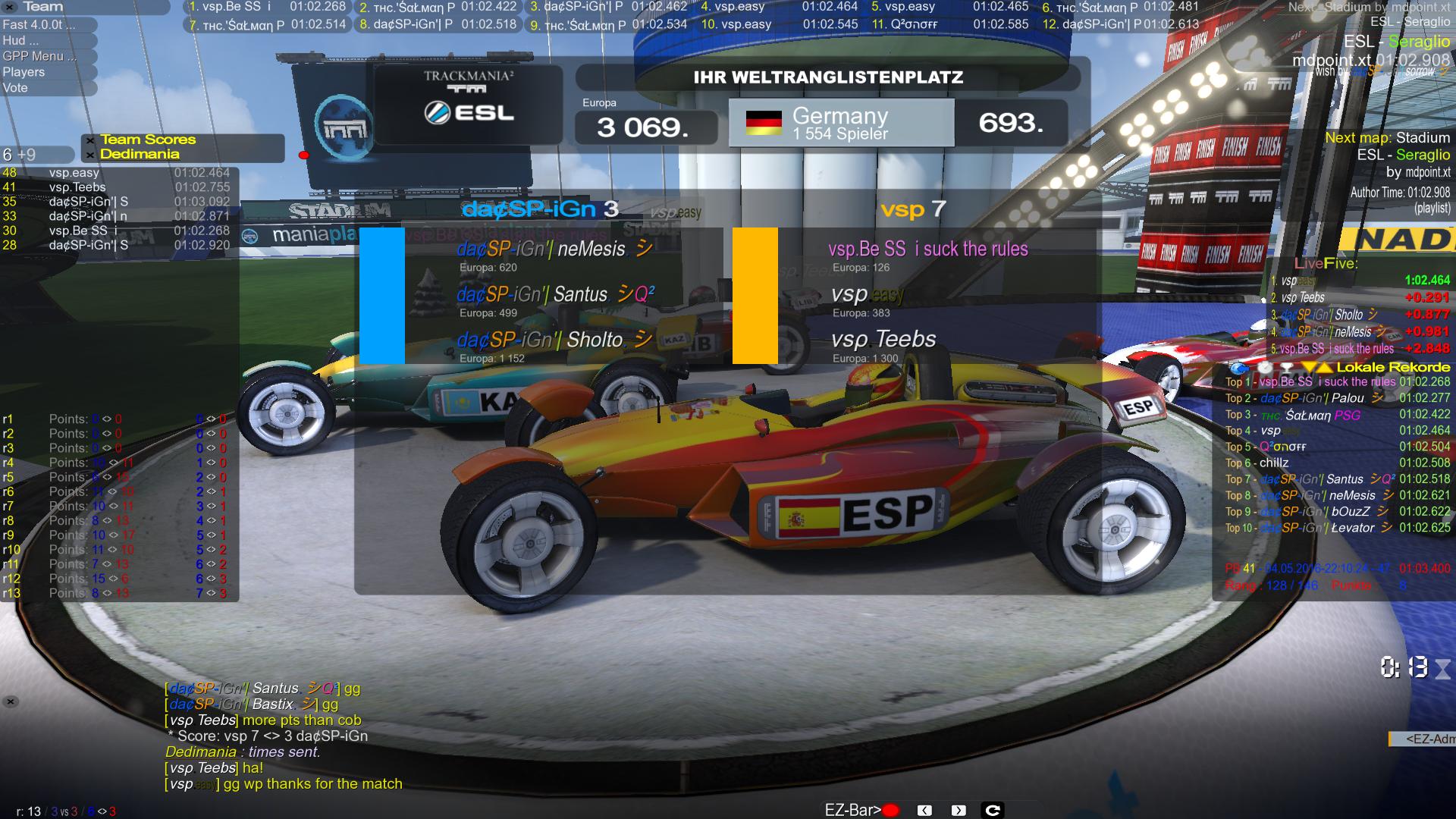Viewport: 1456px width, 819px height.
Task: Click the stopwatch icon in Lokale Rekorde
Action: click(1265, 368)
